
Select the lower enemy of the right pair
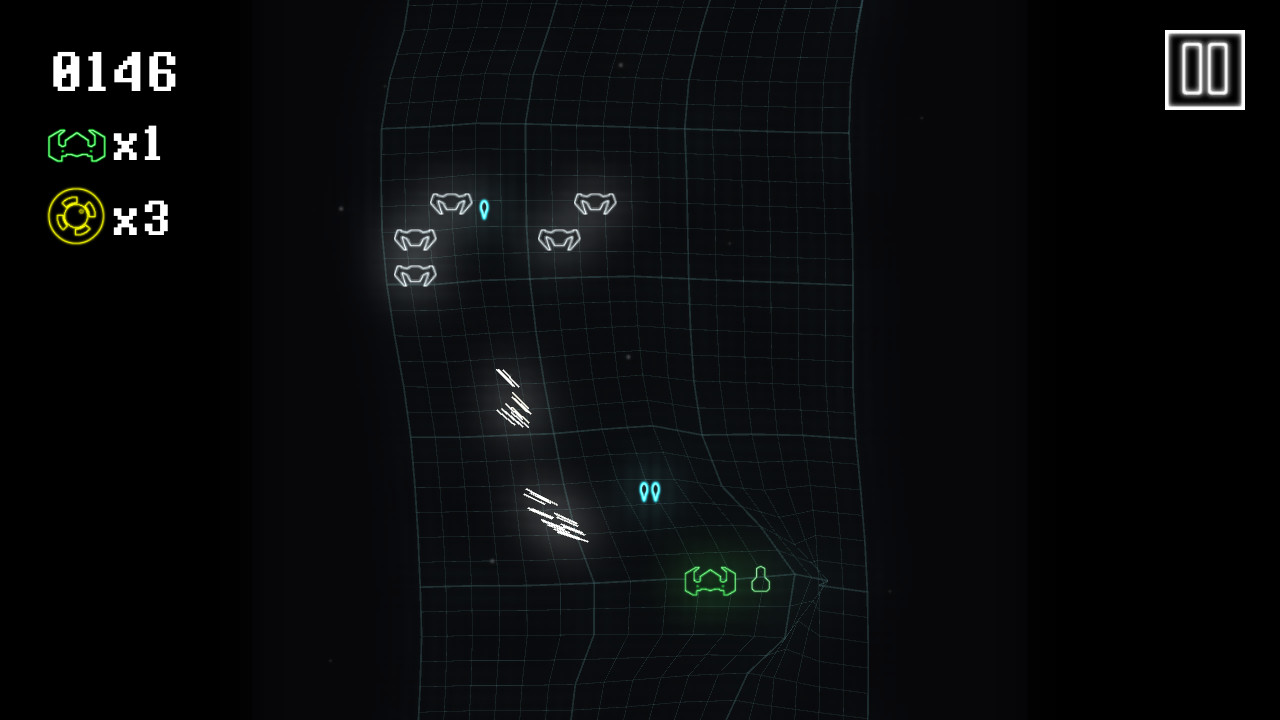tap(558, 238)
